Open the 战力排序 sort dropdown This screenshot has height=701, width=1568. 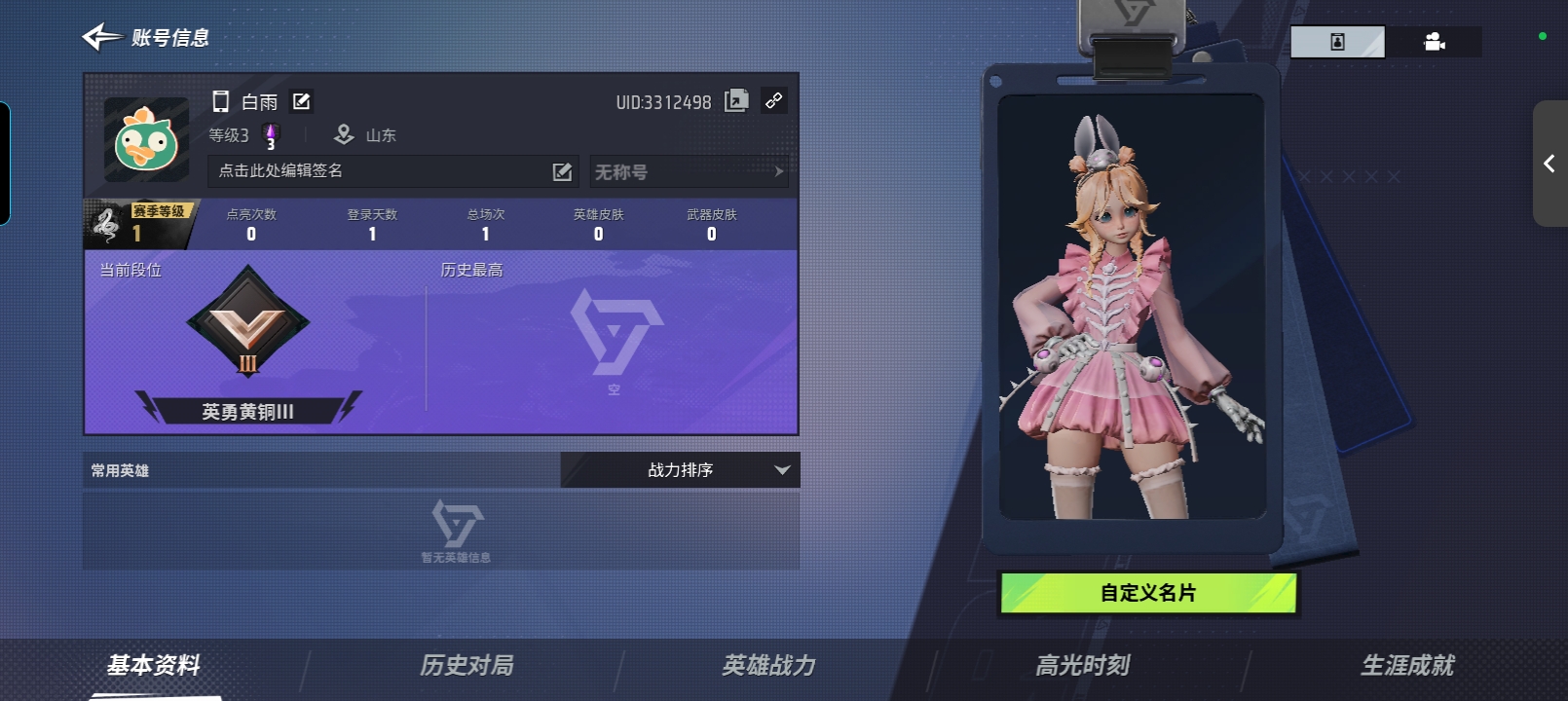pyautogui.click(x=680, y=470)
